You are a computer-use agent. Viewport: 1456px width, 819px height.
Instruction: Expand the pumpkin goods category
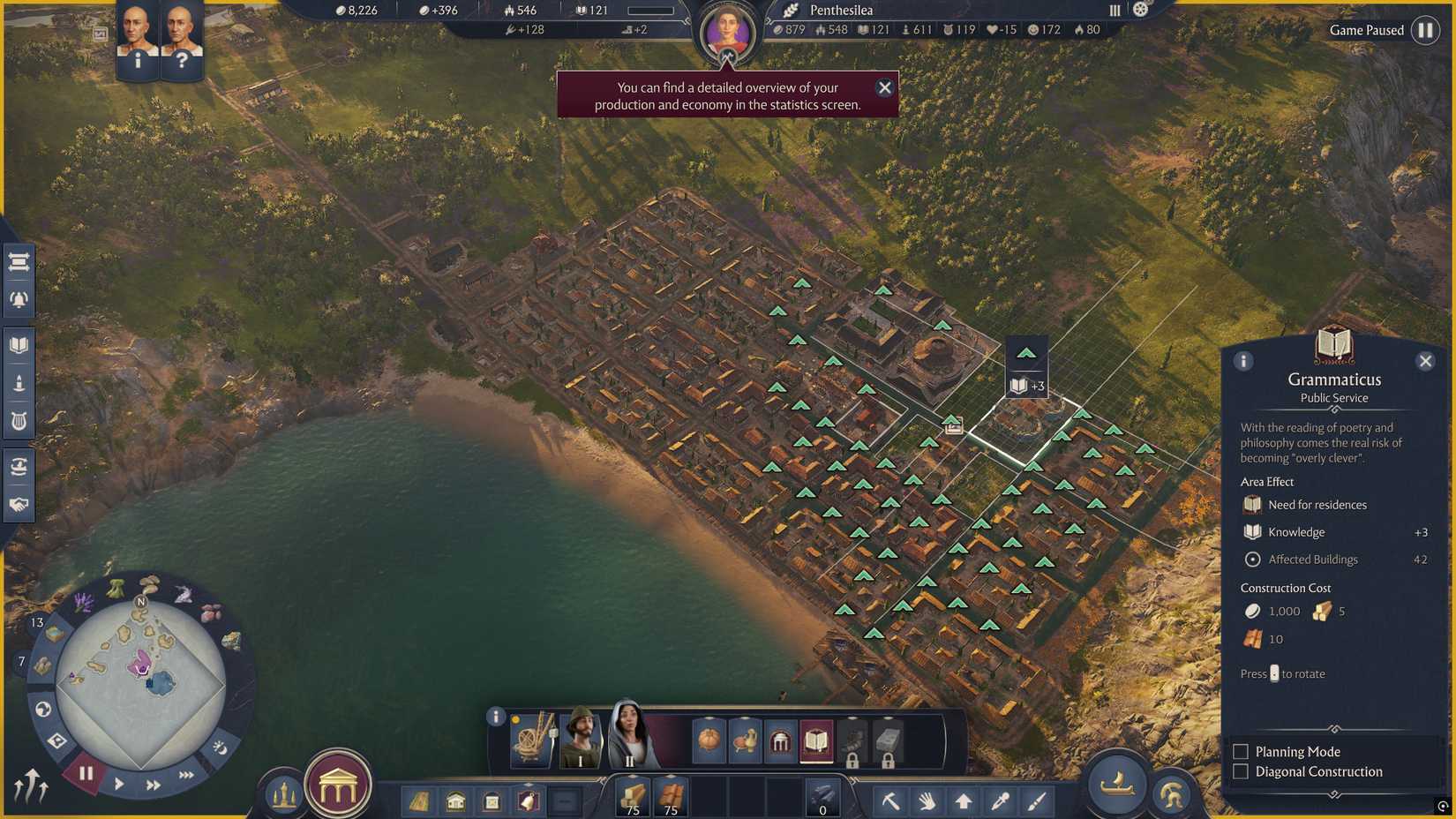point(709,741)
